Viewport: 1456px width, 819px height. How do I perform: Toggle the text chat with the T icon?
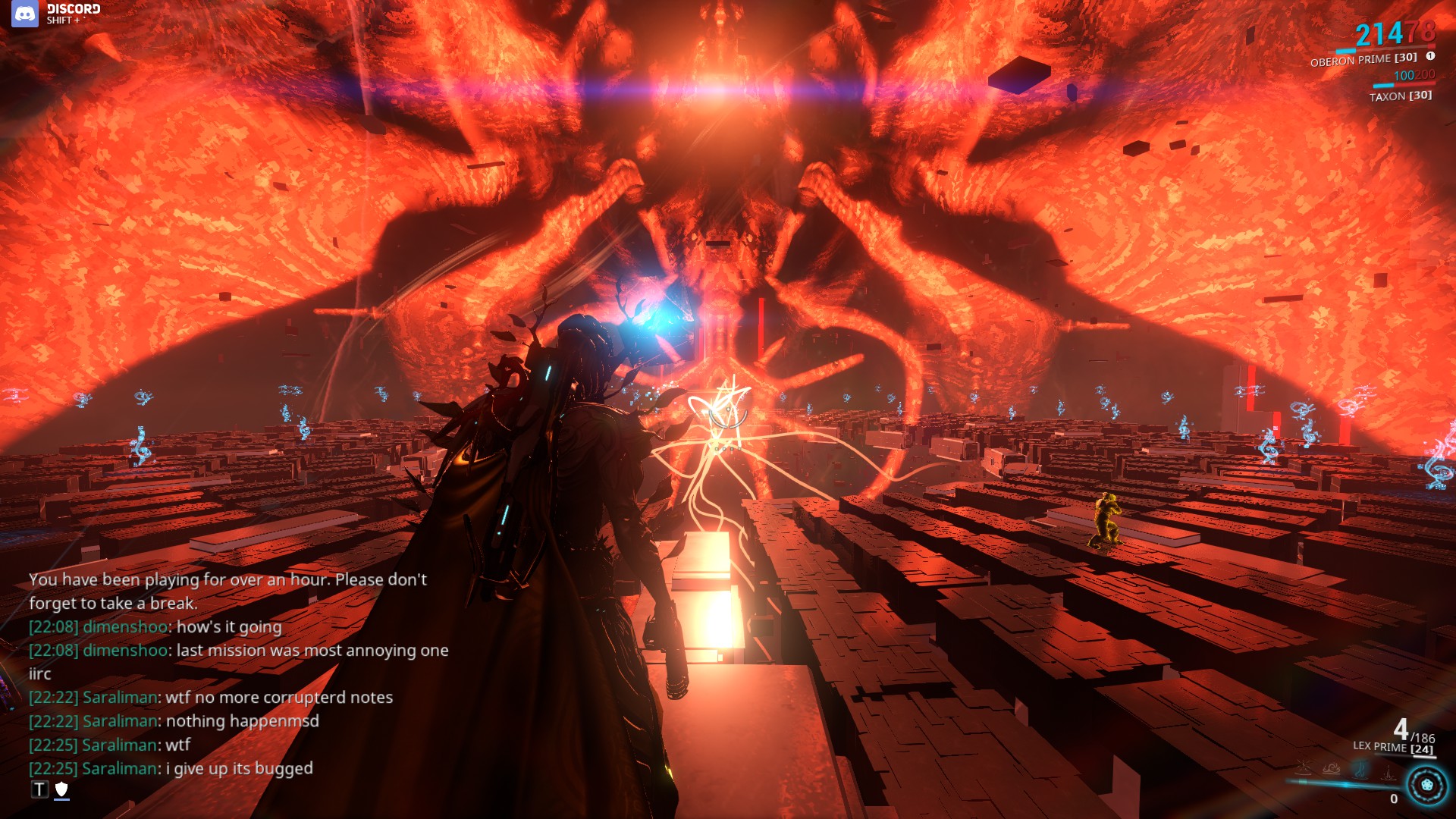point(39,789)
